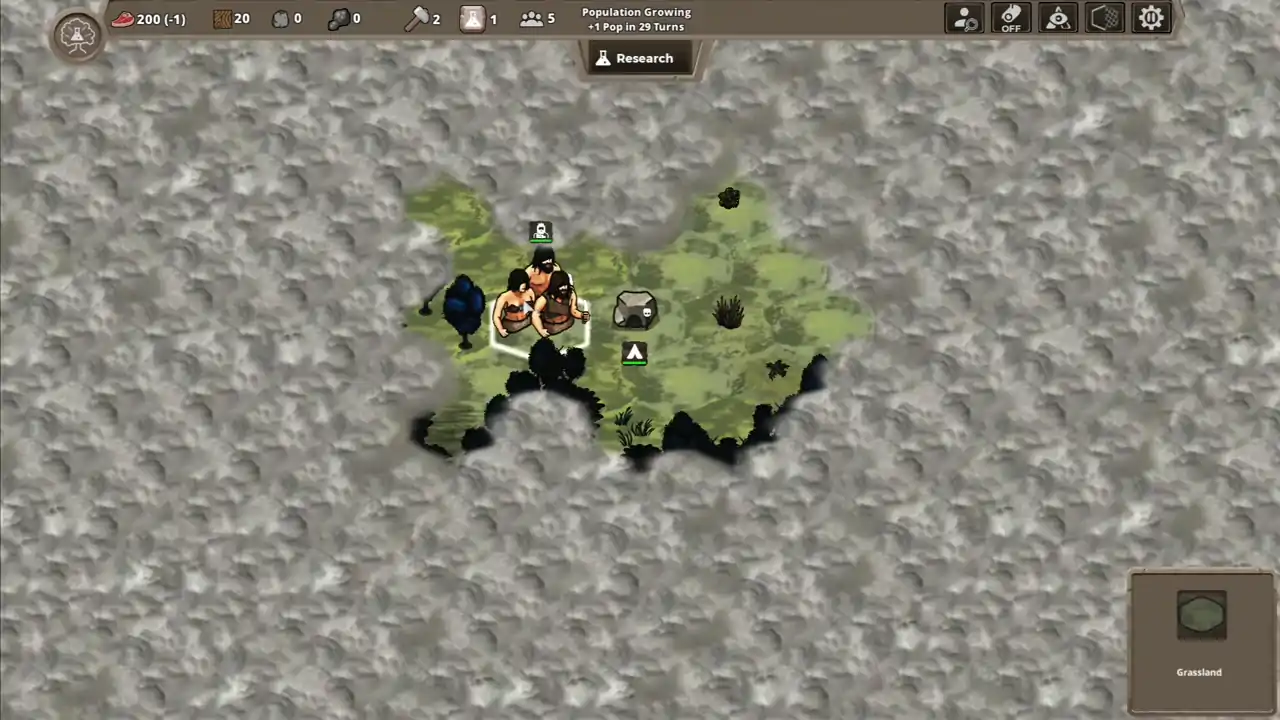Image resolution: width=1280 pixels, height=720 pixels.
Task: Click Population Growing status to expand details
Action: point(637,19)
